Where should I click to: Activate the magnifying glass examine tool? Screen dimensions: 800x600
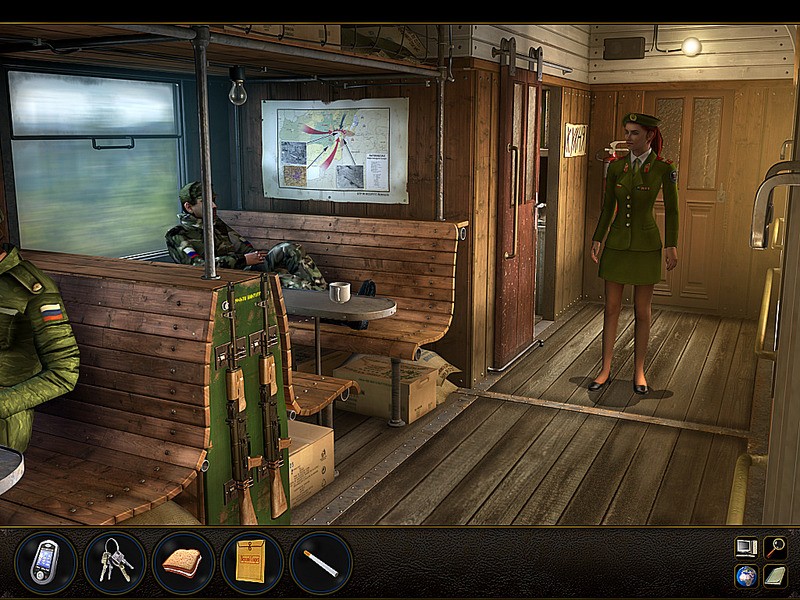[775, 547]
